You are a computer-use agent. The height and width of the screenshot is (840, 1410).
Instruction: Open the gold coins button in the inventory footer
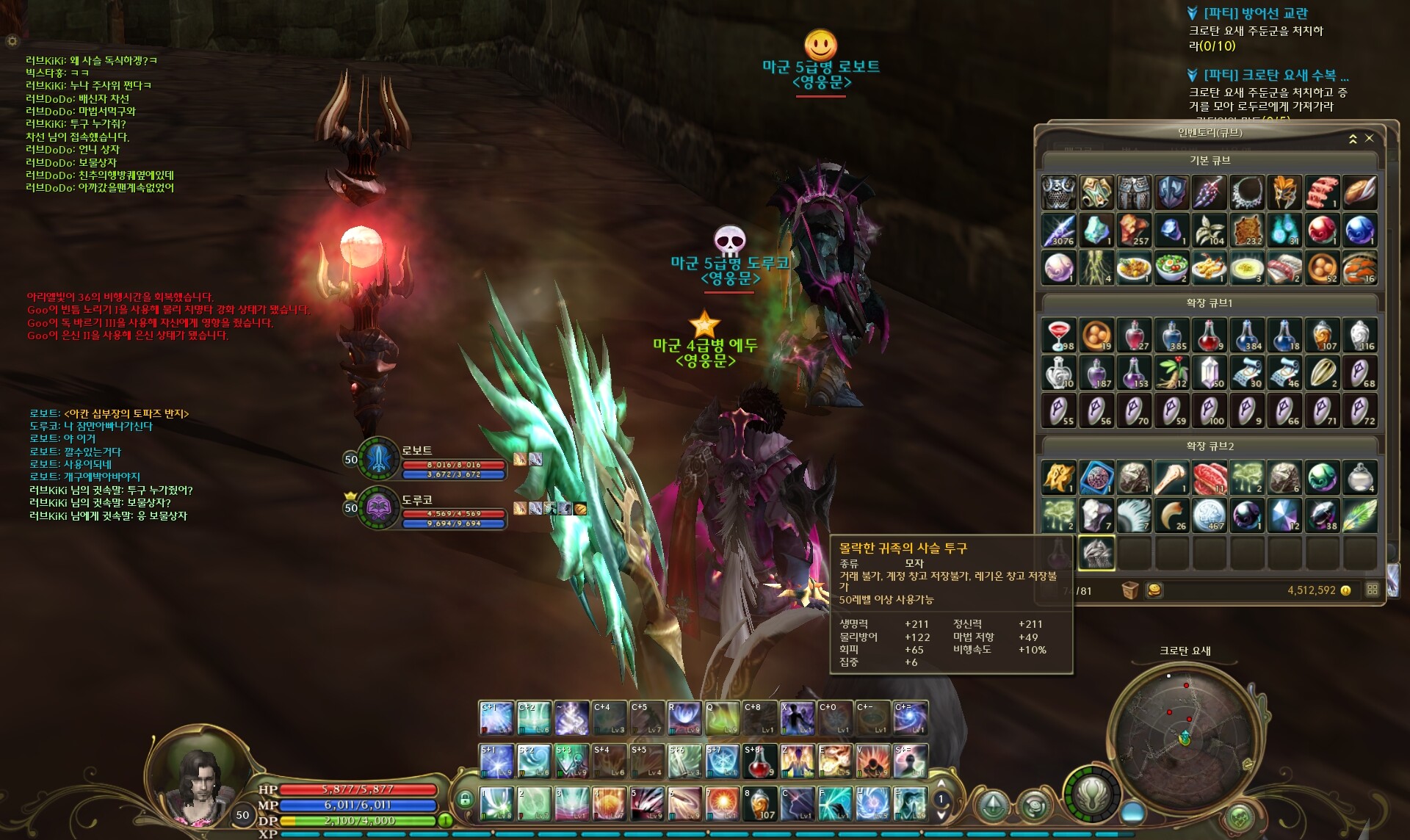coord(1154,590)
